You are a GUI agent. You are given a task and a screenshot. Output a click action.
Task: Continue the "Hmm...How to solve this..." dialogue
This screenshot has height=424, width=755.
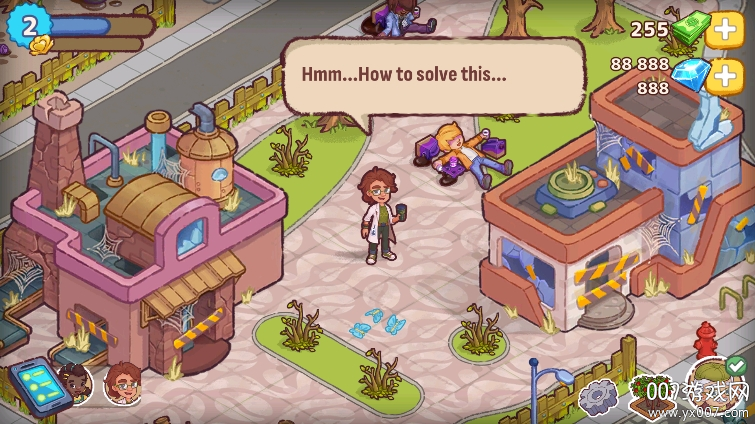click(x=433, y=76)
